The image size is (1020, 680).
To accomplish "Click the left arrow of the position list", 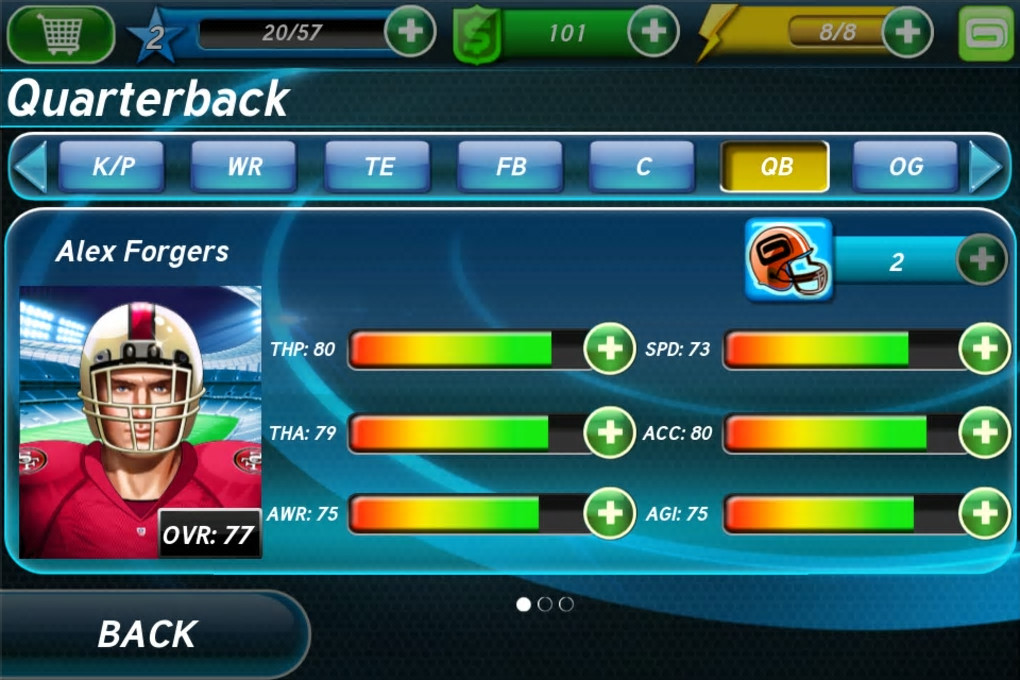I will [29, 167].
